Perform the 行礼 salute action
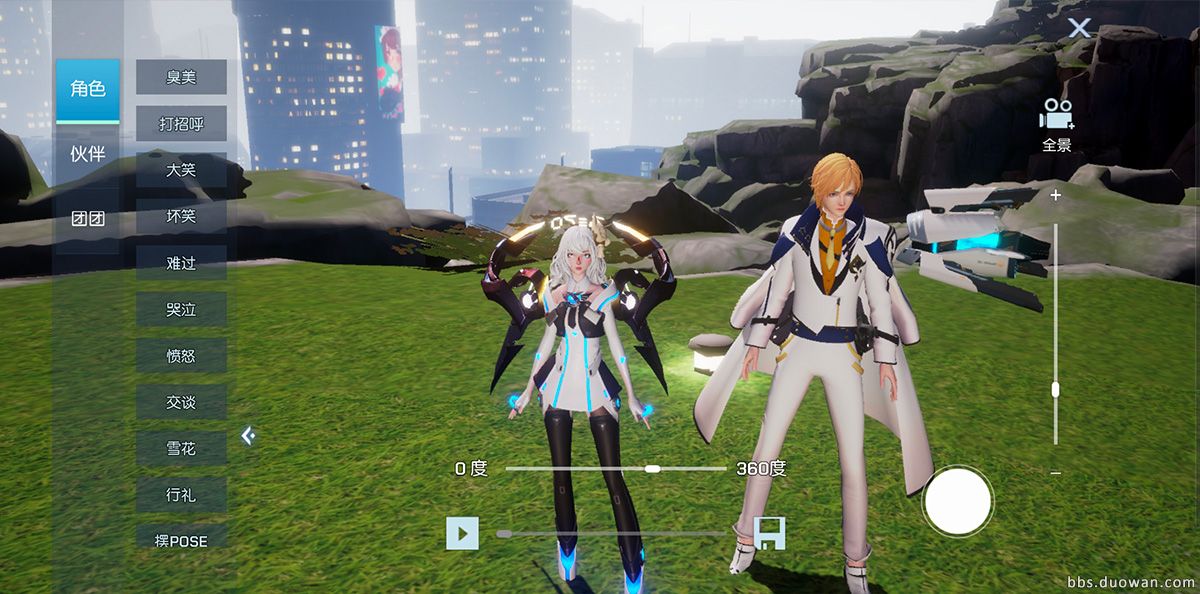1200x594 pixels. tap(181, 494)
